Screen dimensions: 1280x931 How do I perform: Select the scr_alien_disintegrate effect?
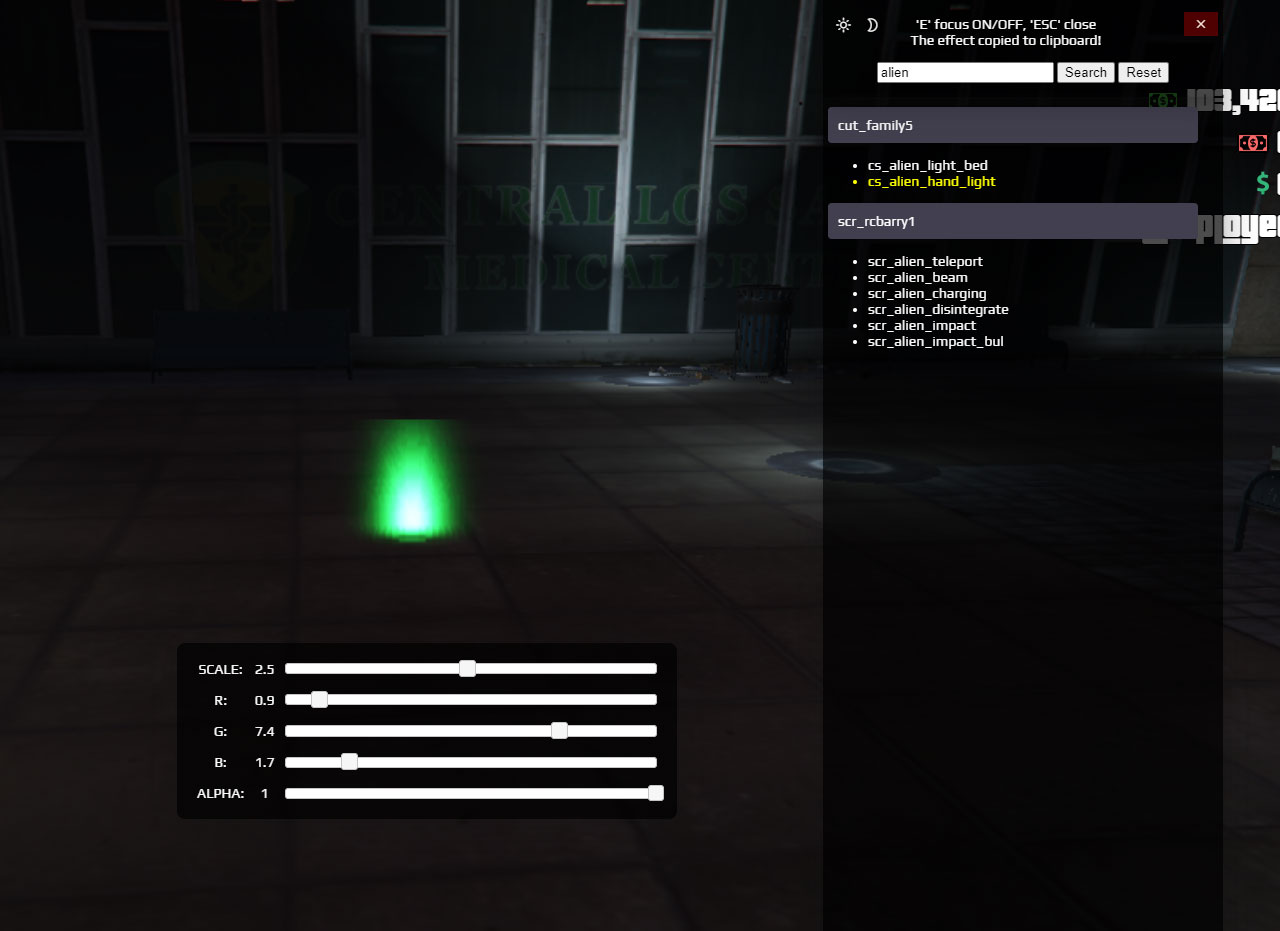click(x=937, y=309)
